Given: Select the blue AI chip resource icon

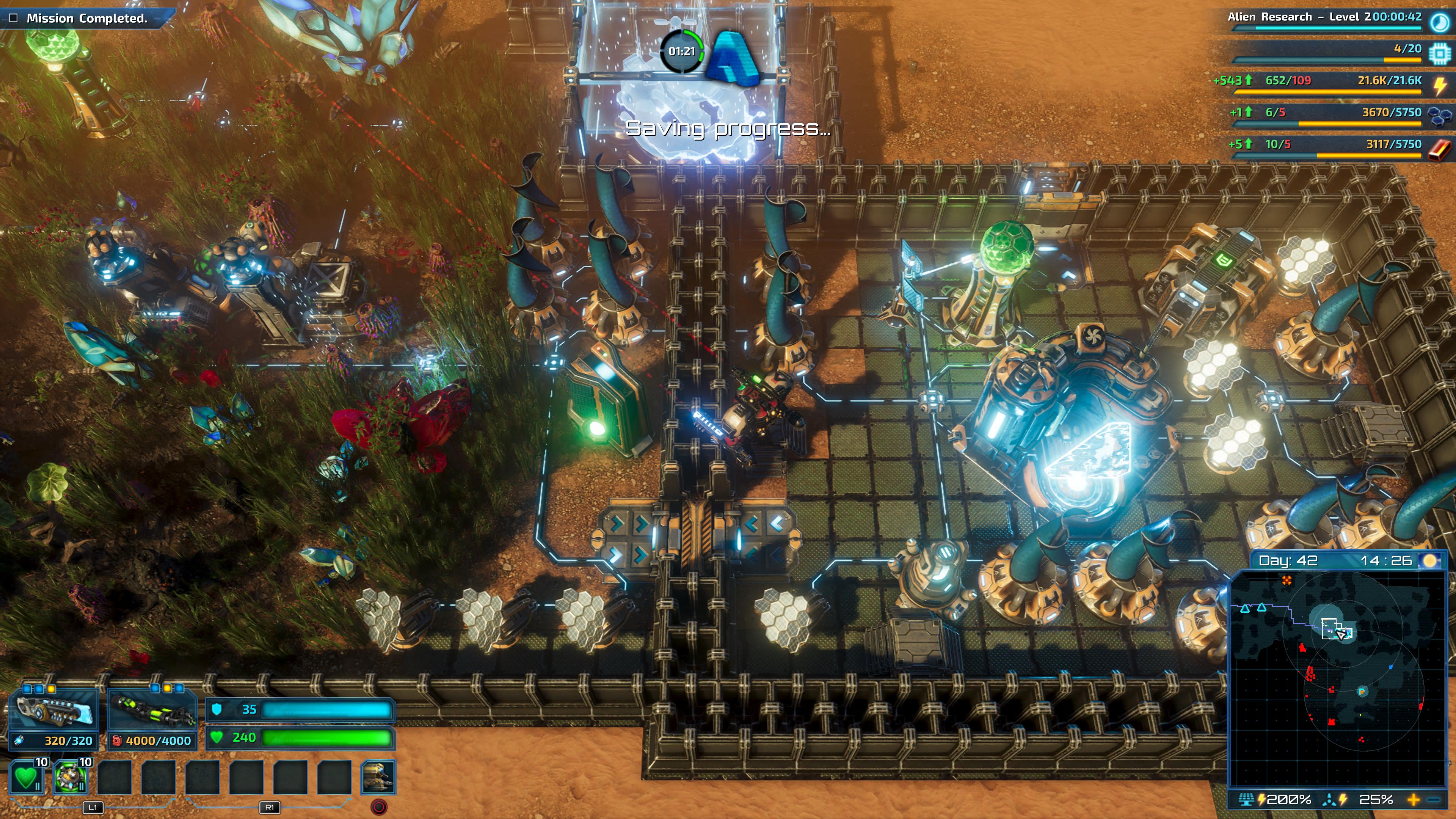Looking at the screenshot, I should point(1439,53).
